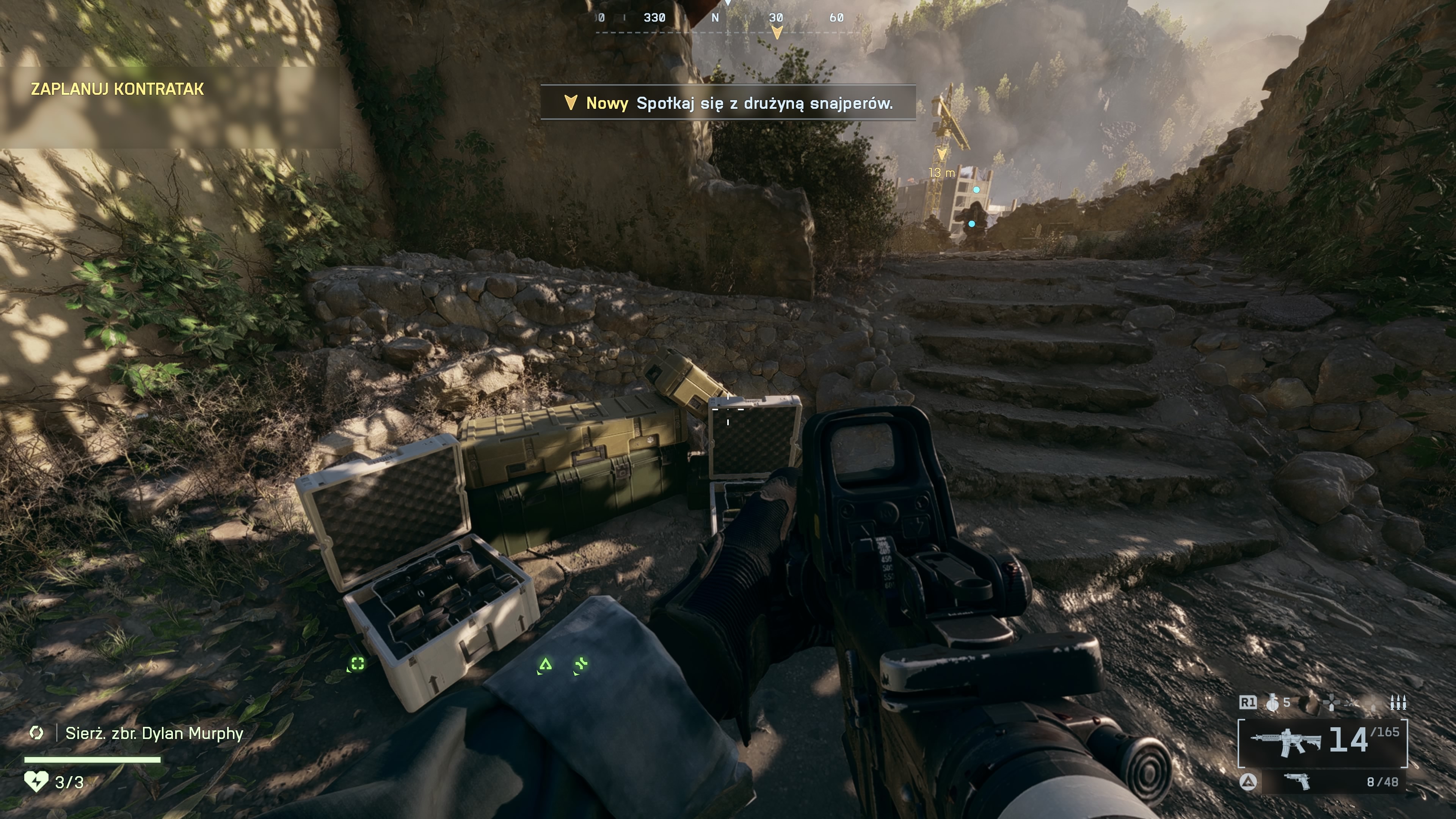Viewport: 1456px width, 819px height.
Task: Select the green assault arrow squadmate marker
Action: (x=545, y=664)
